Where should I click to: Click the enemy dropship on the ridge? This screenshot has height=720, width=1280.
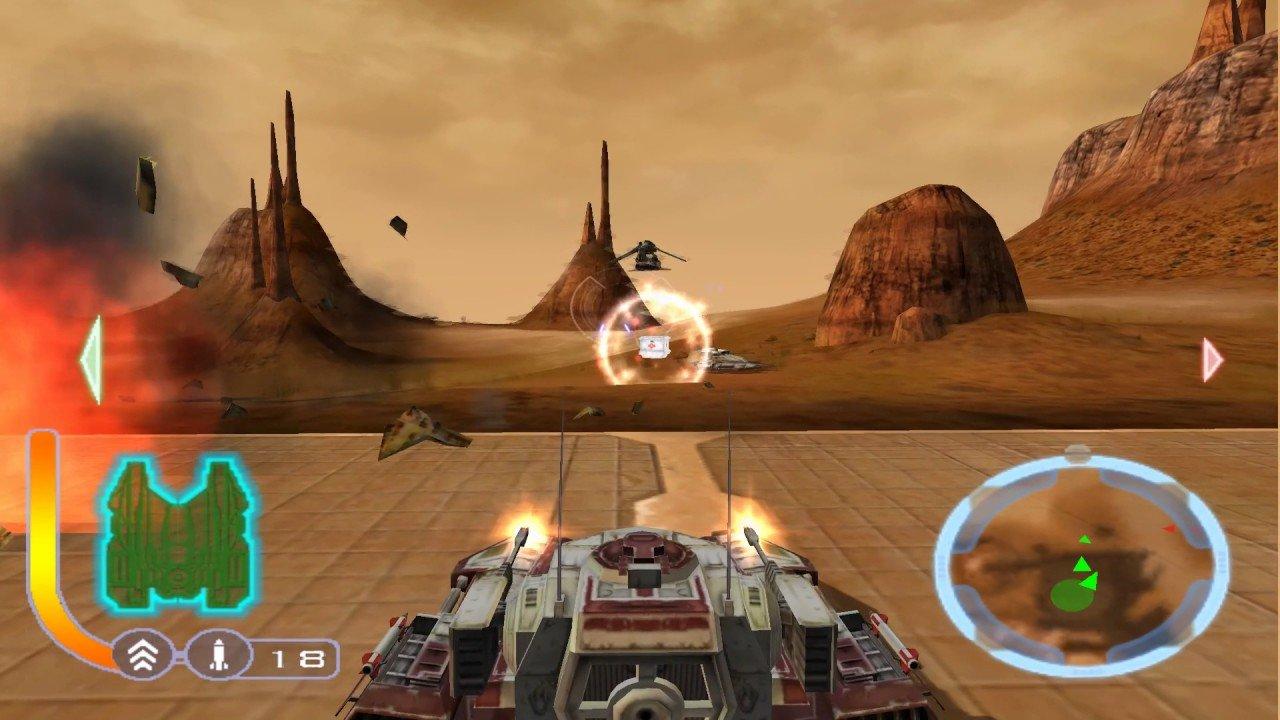[x=648, y=255]
